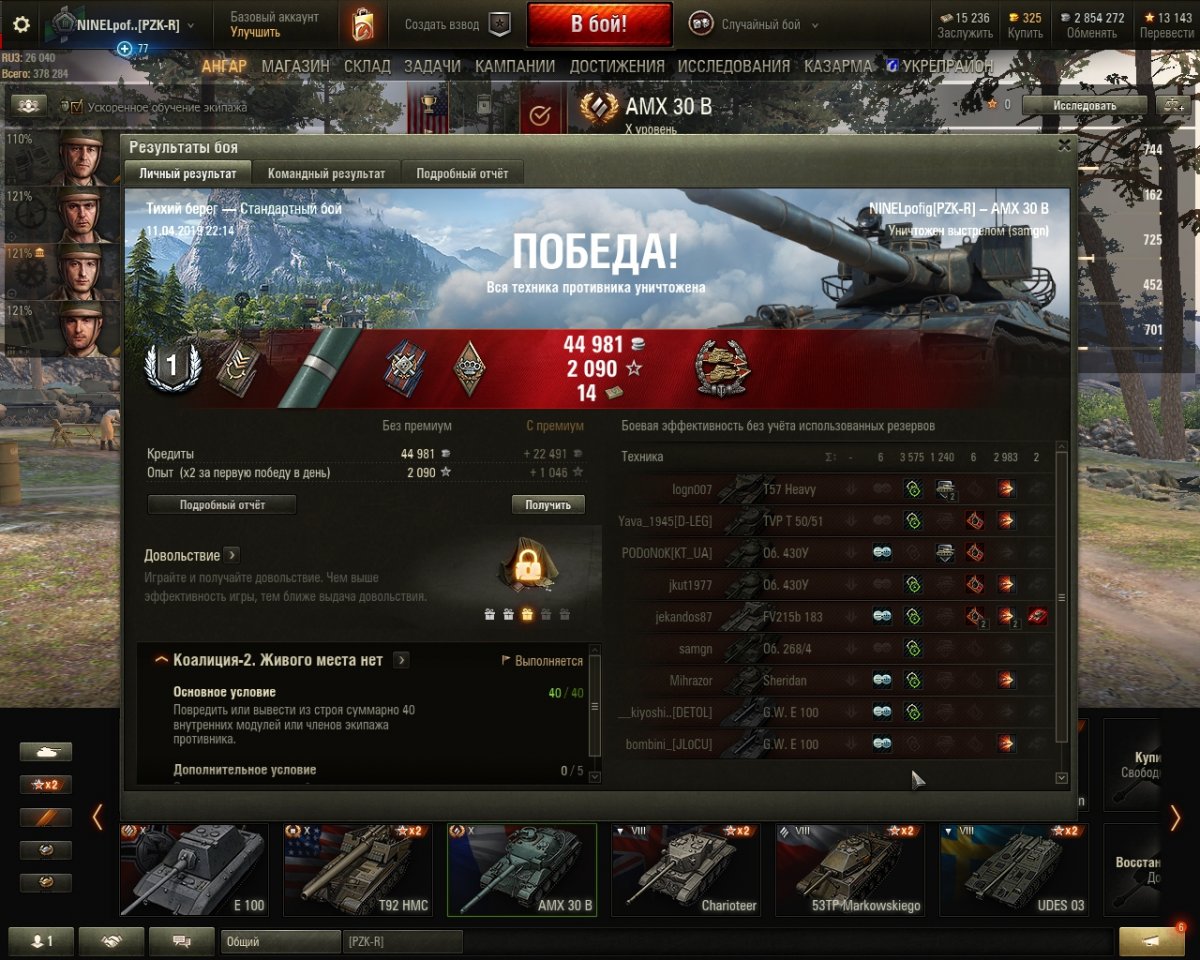Select the Charioteer tank in carousel
The width and height of the screenshot is (1200, 960).
[x=686, y=869]
